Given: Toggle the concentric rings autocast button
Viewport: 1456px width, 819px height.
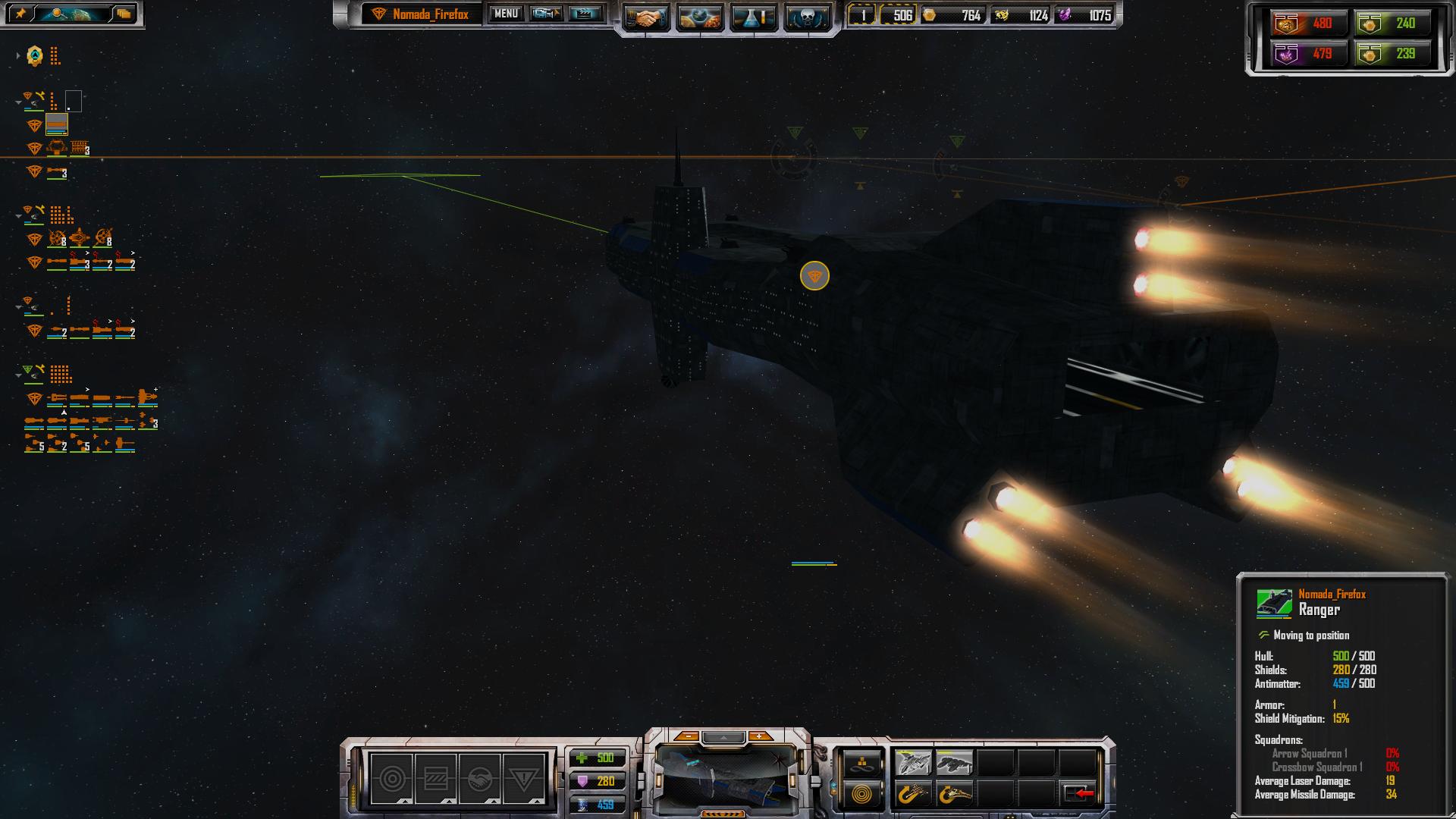Looking at the screenshot, I should pos(863,795).
